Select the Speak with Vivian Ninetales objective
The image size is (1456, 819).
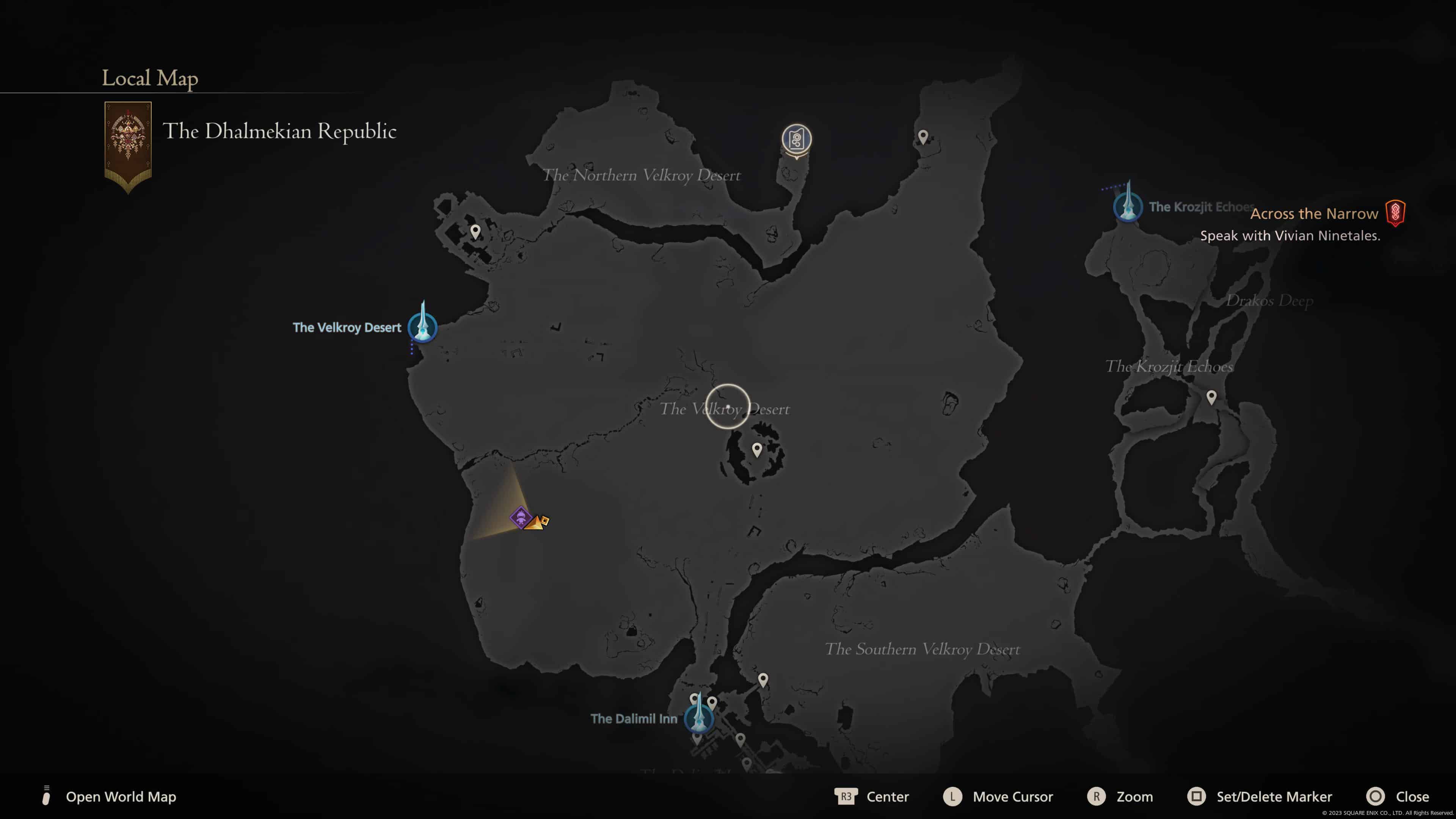(x=1290, y=236)
